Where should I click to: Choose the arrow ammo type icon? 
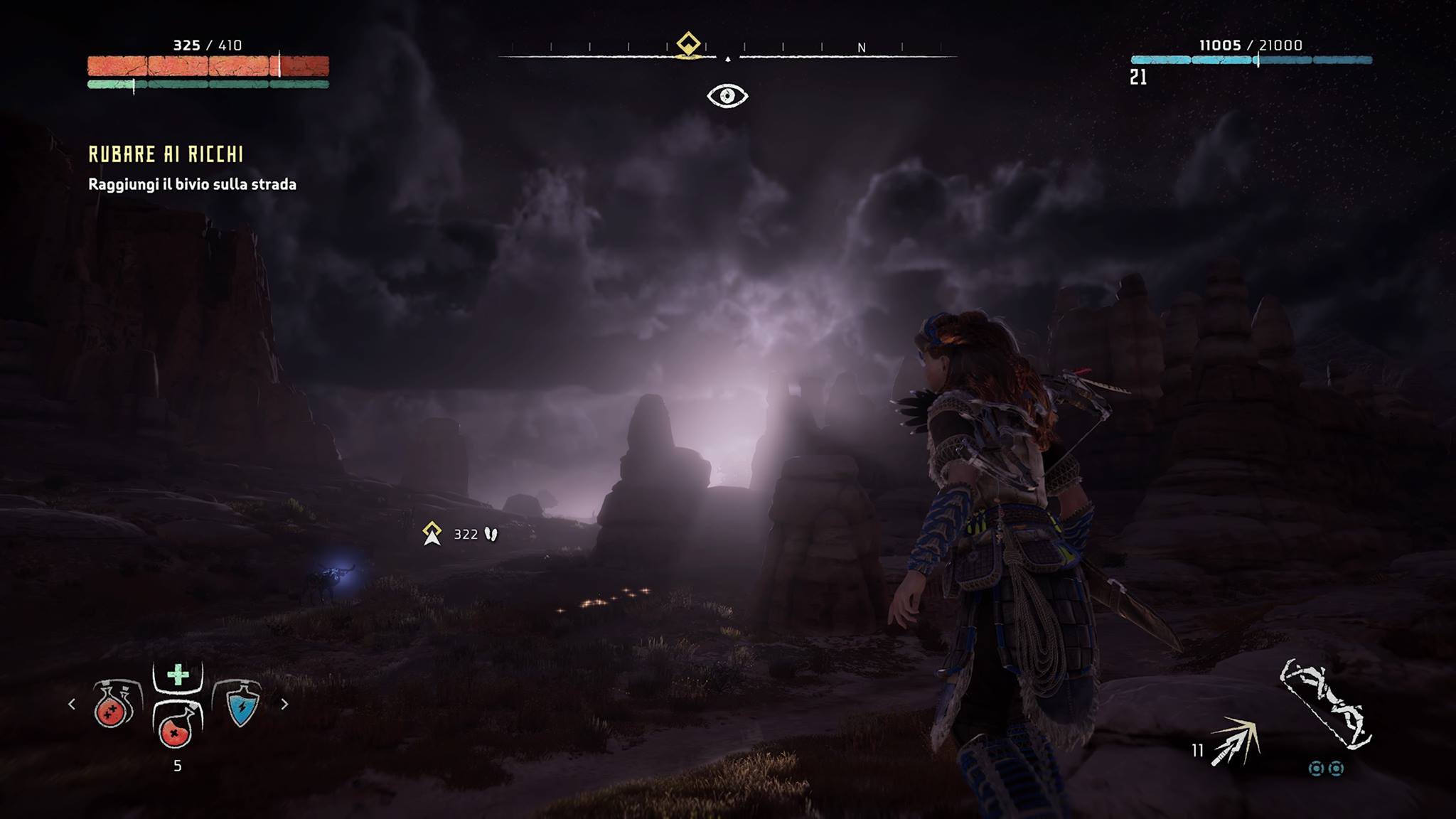tap(1236, 742)
